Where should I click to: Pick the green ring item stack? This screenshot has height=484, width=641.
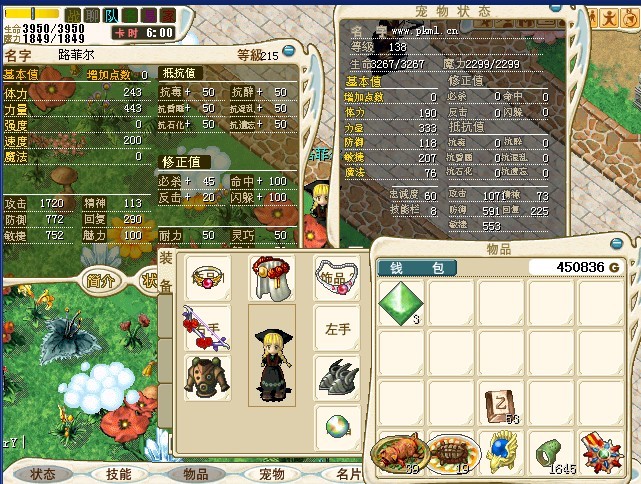click(x=548, y=452)
